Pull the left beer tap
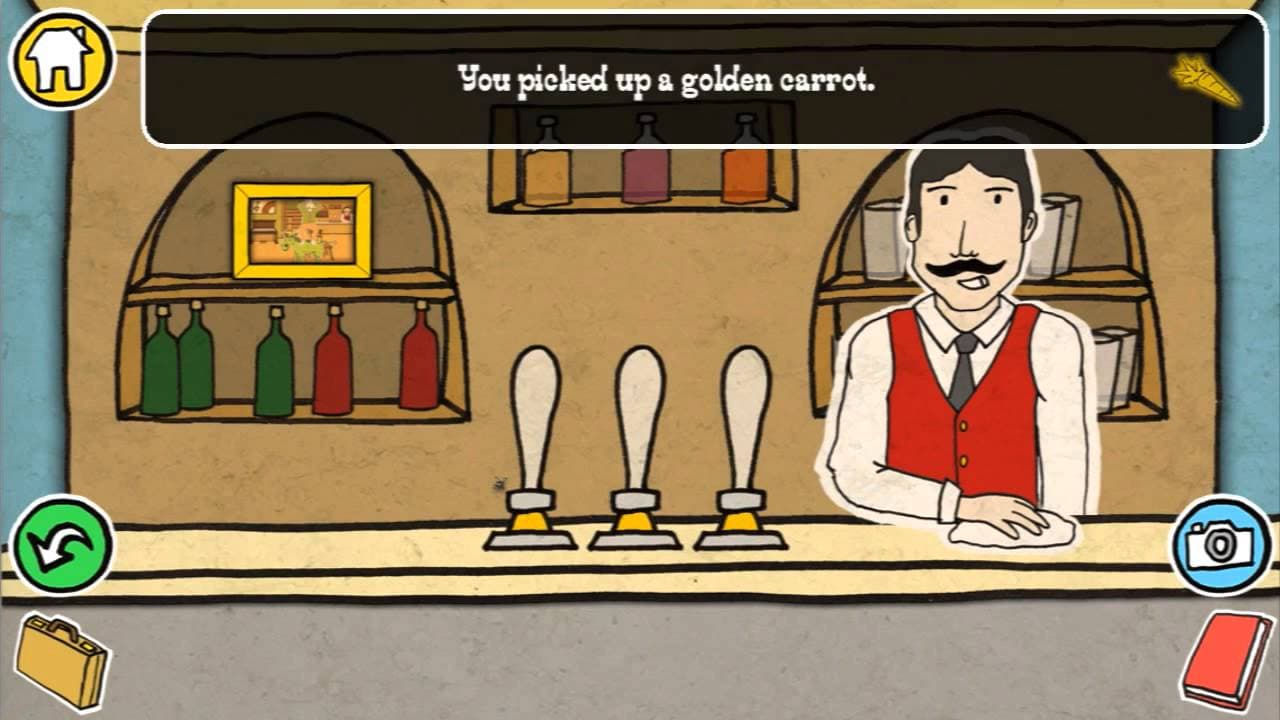The width and height of the screenshot is (1280, 720). (534, 420)
